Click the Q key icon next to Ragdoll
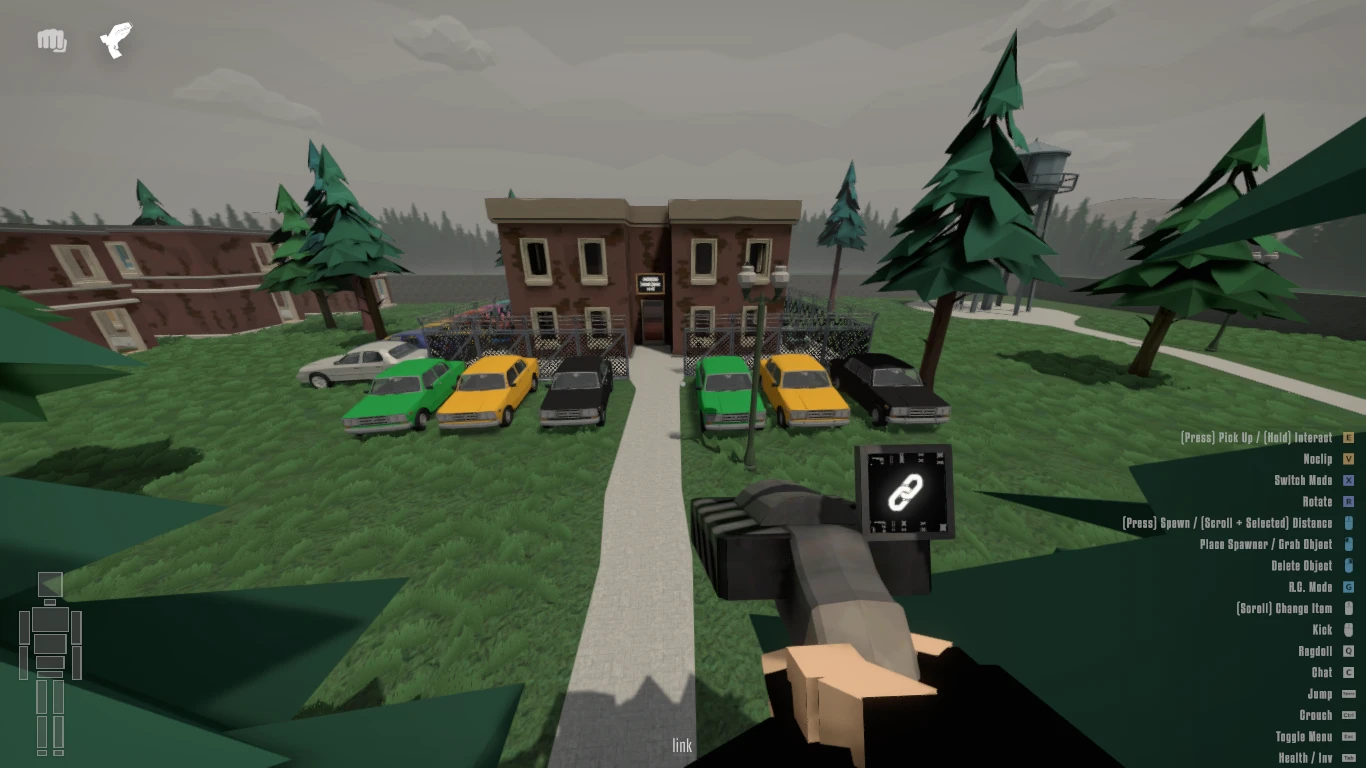This screenshot has width=1366, height=768. tap(1350, 651)
